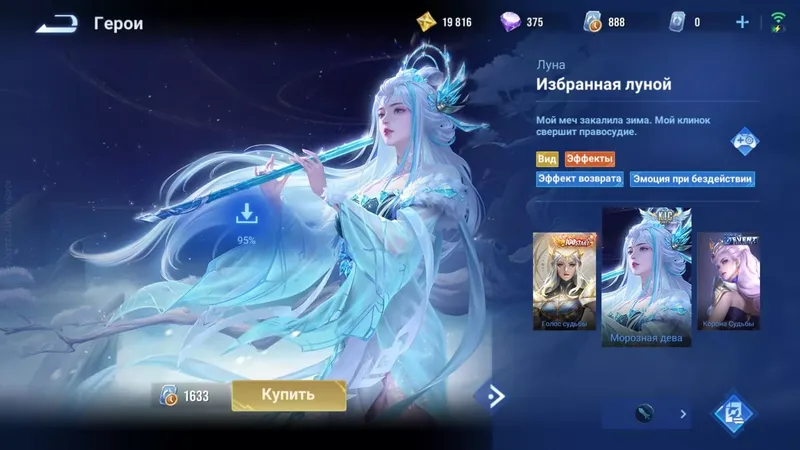Image resolution: width=800 pixels, height=450 pixels.
Task: Expand the paint-brush bar with the arrow
Action: point(684,413)
